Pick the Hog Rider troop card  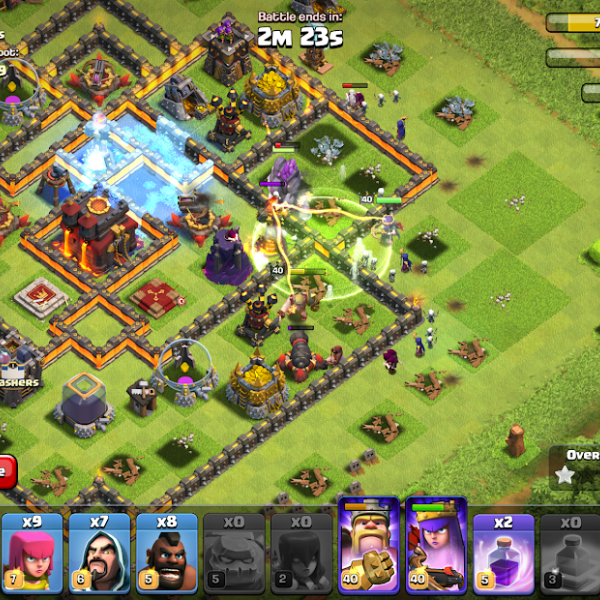[166, 553]
